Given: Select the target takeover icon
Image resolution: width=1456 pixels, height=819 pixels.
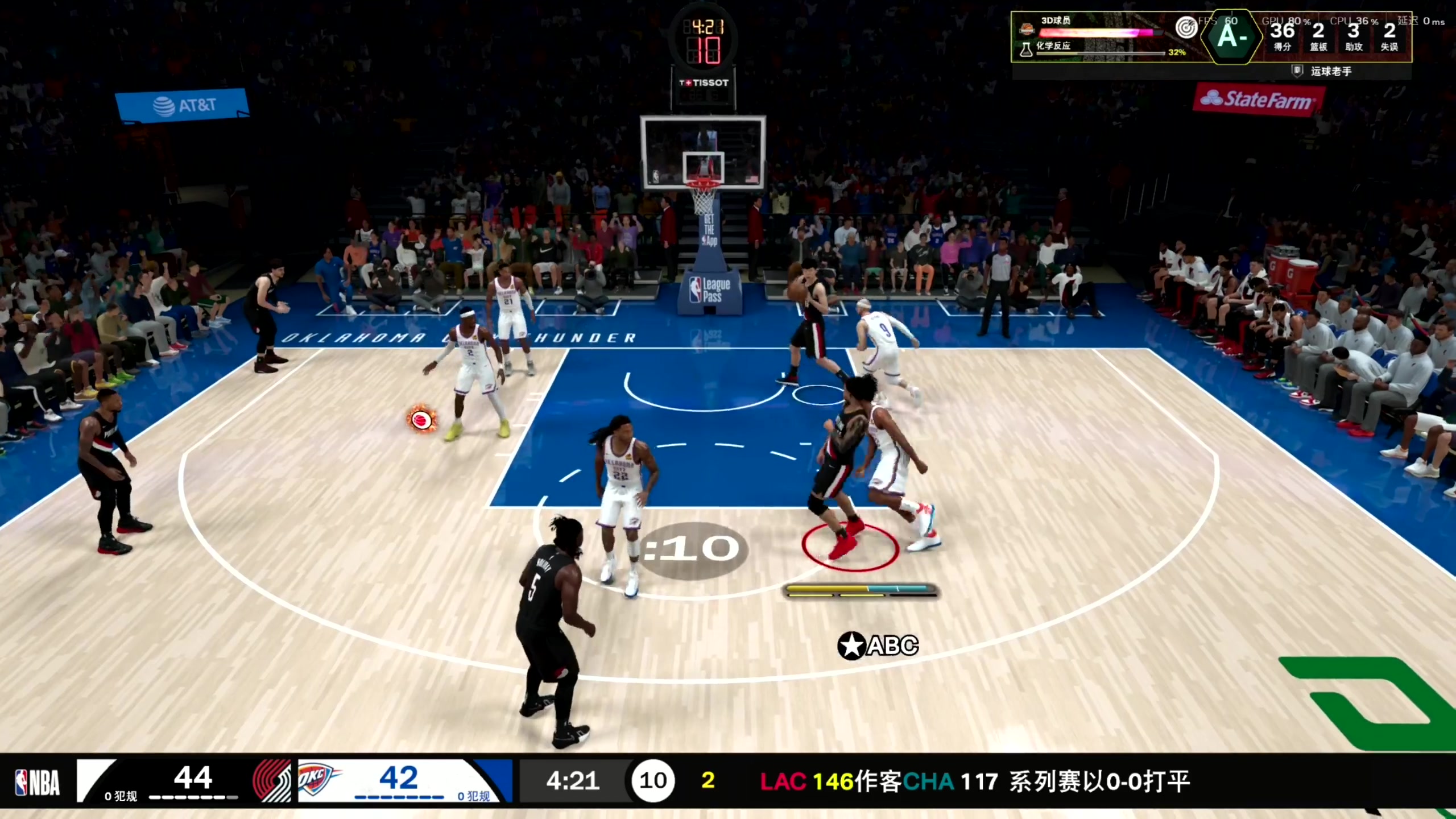Looking at the screenshot, I should point(1186,27).
